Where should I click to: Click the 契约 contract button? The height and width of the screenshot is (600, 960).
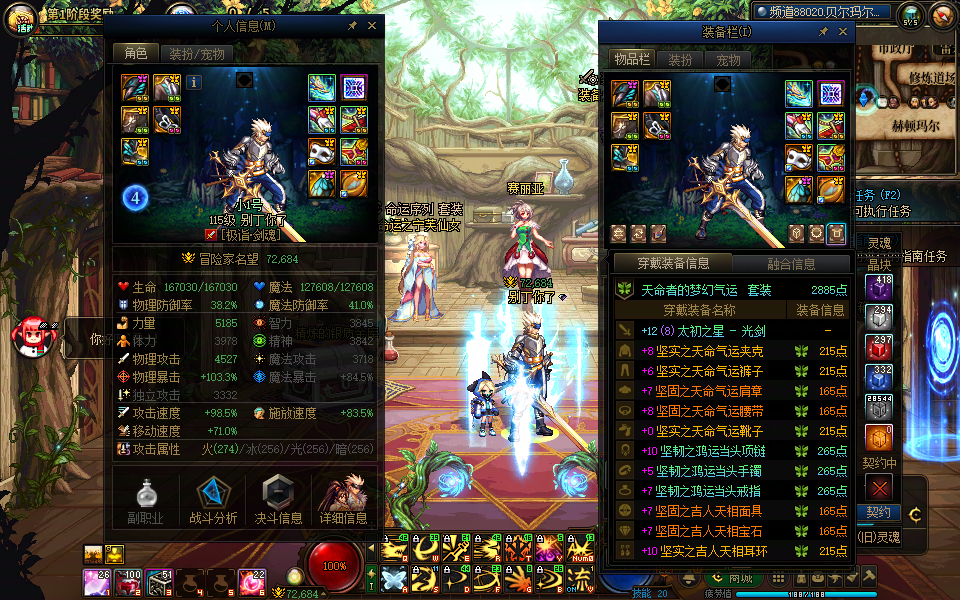pyautogui.click(x=878, y=513)
